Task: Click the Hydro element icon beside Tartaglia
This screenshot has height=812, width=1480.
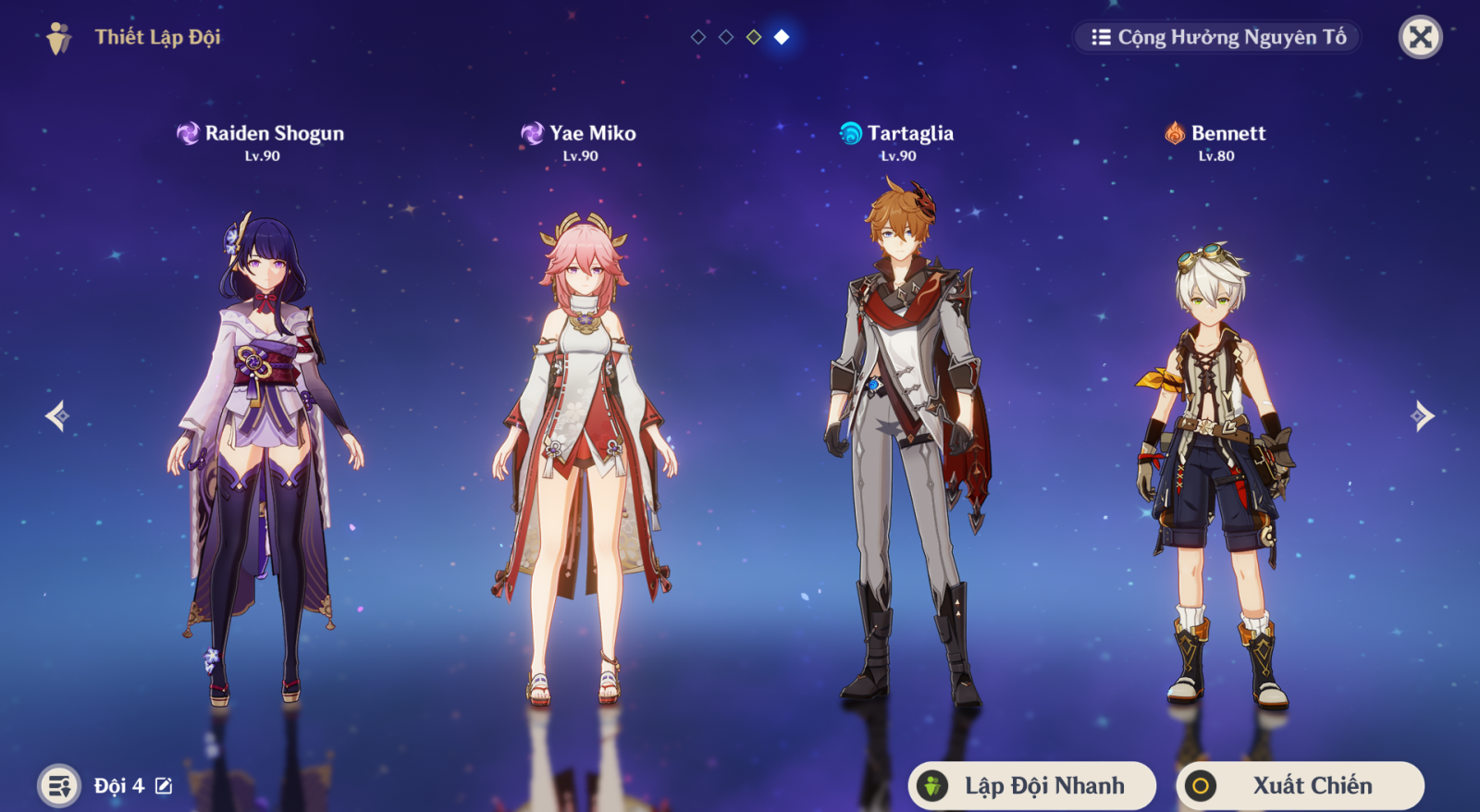Action: (850, 133)
